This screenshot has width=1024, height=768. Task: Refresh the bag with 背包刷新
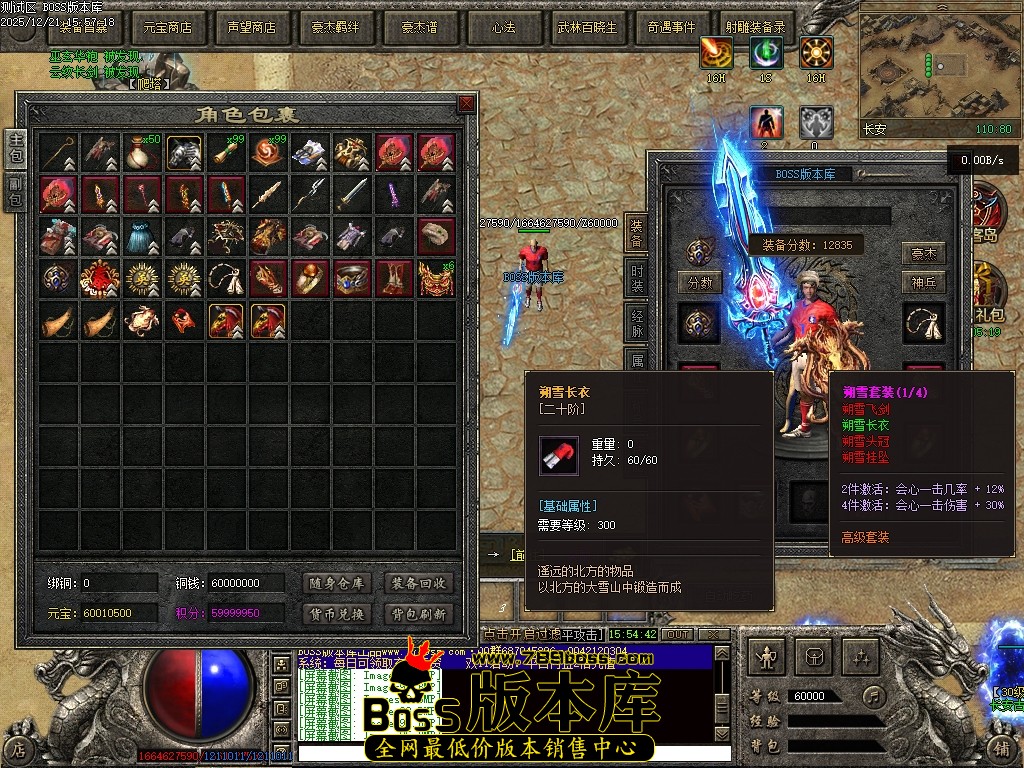click(419, 613)
